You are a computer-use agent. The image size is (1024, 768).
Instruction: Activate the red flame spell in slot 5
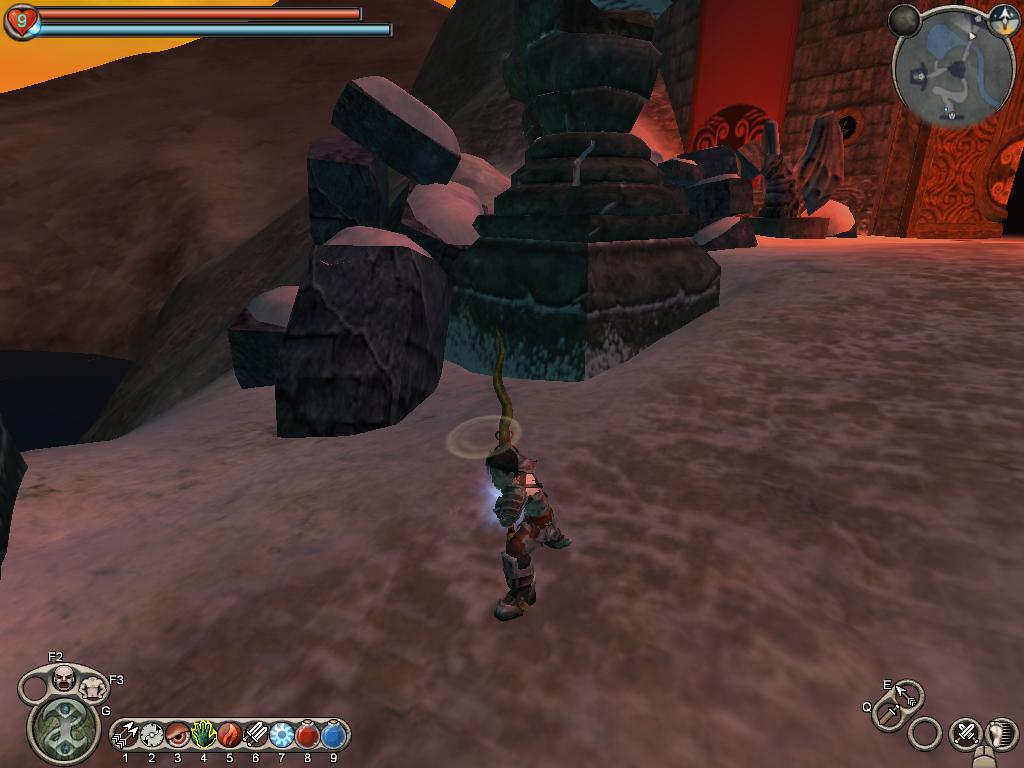coord(229,735)
